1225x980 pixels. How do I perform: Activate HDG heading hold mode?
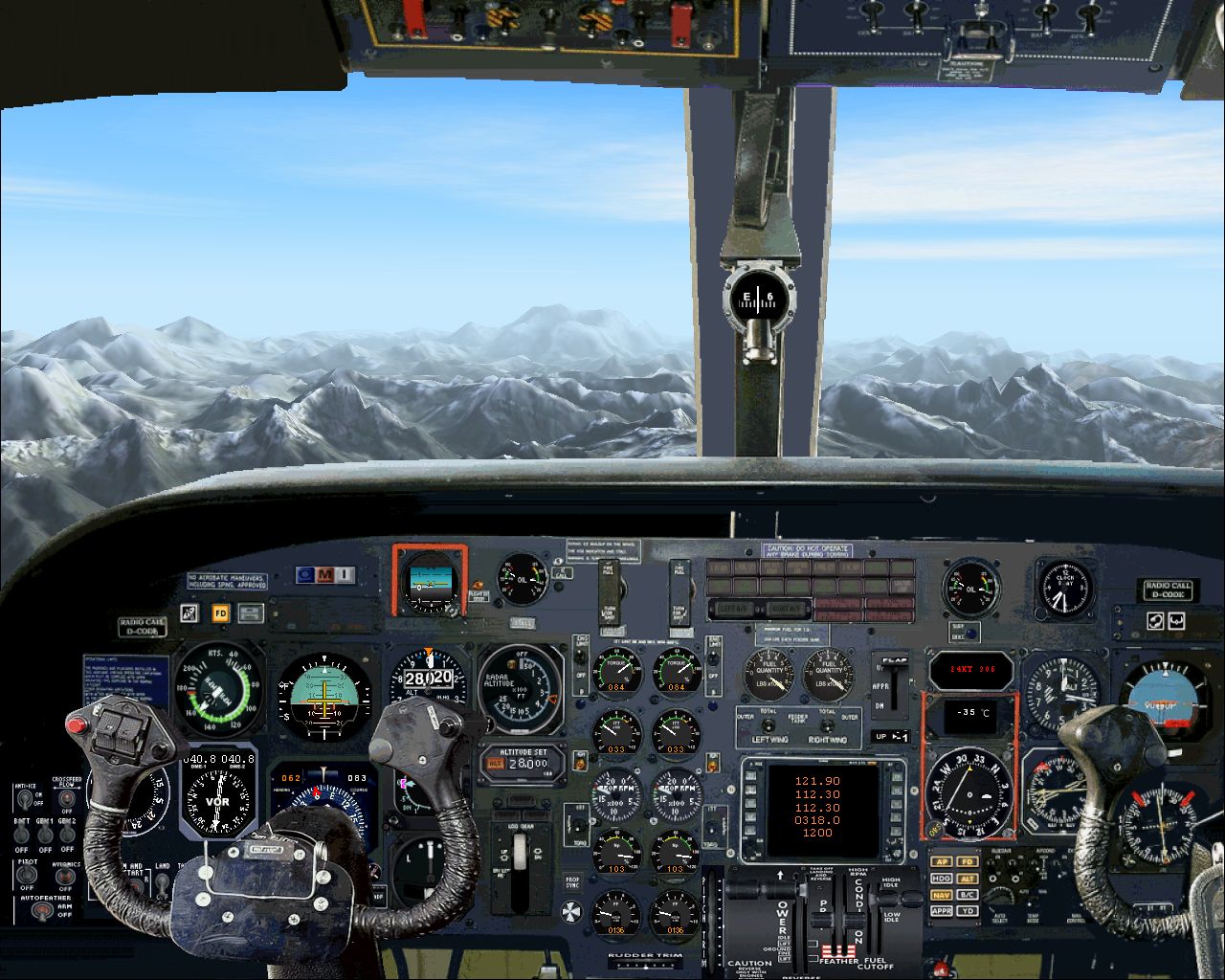[x=940, y=879]
